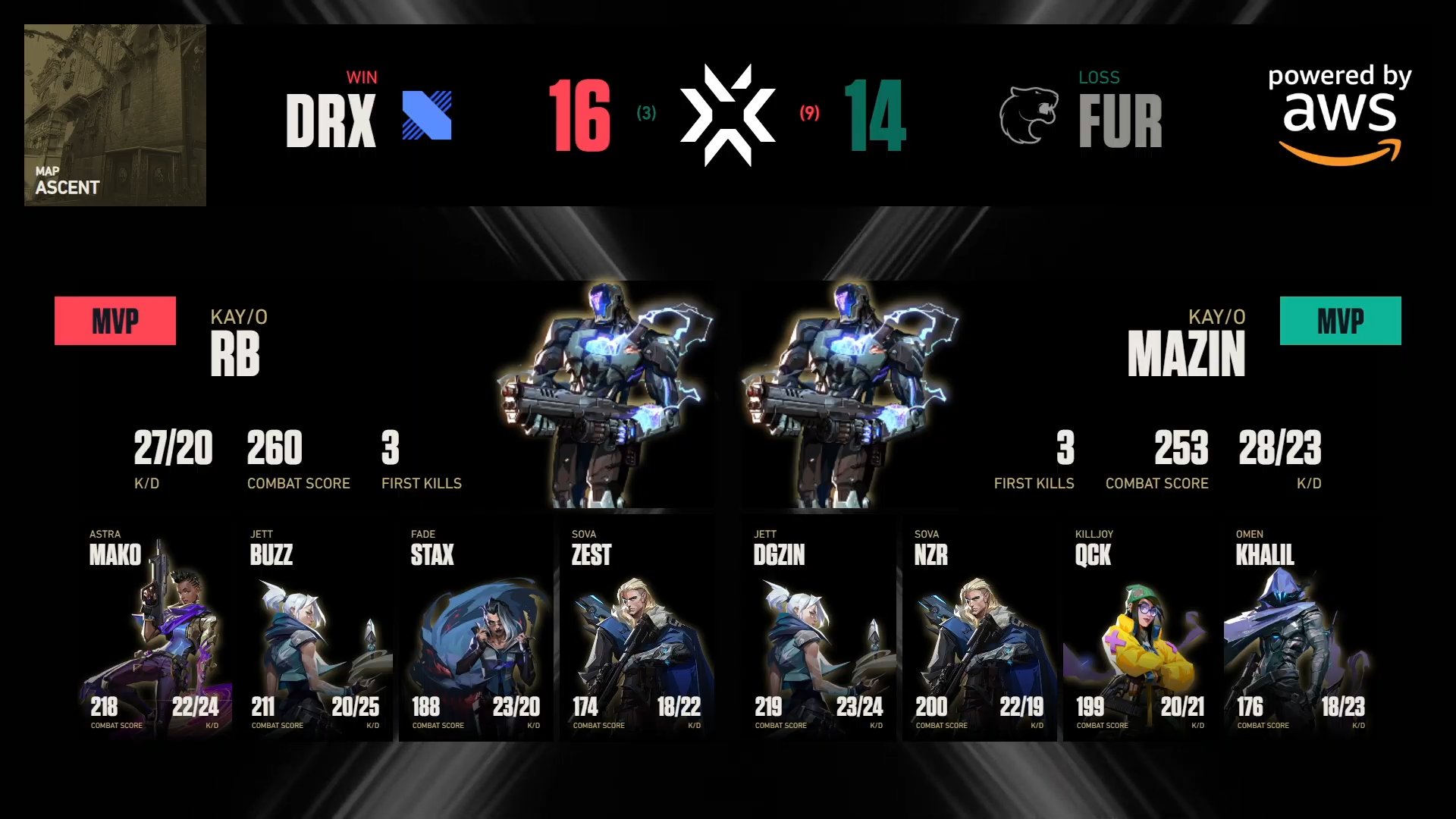Toggle the green MVP badge for MAZIN
The image size is (1456, 819).
coord(1341,321)
